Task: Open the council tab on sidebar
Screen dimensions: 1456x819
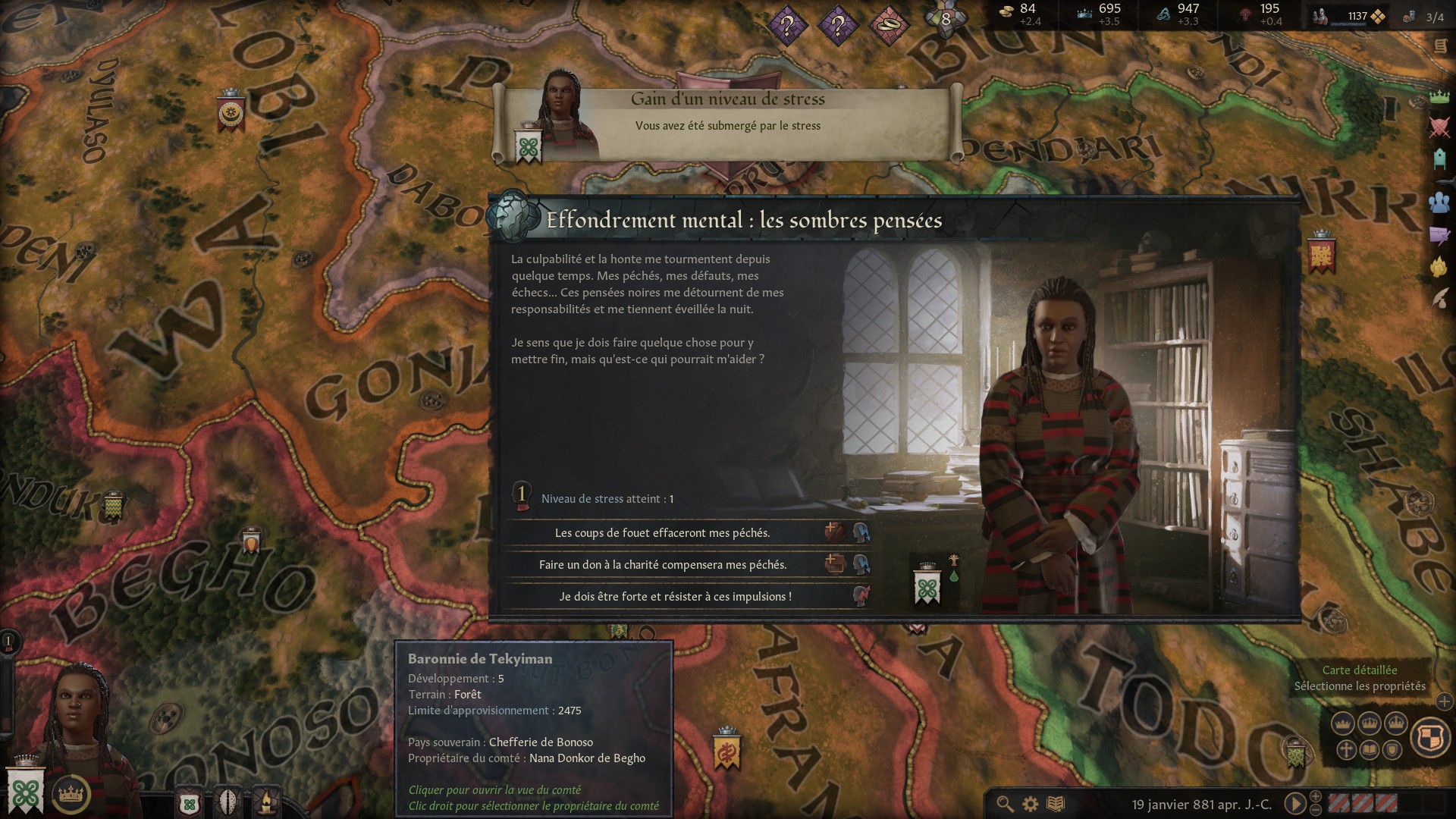Action: pos(1439,159)
